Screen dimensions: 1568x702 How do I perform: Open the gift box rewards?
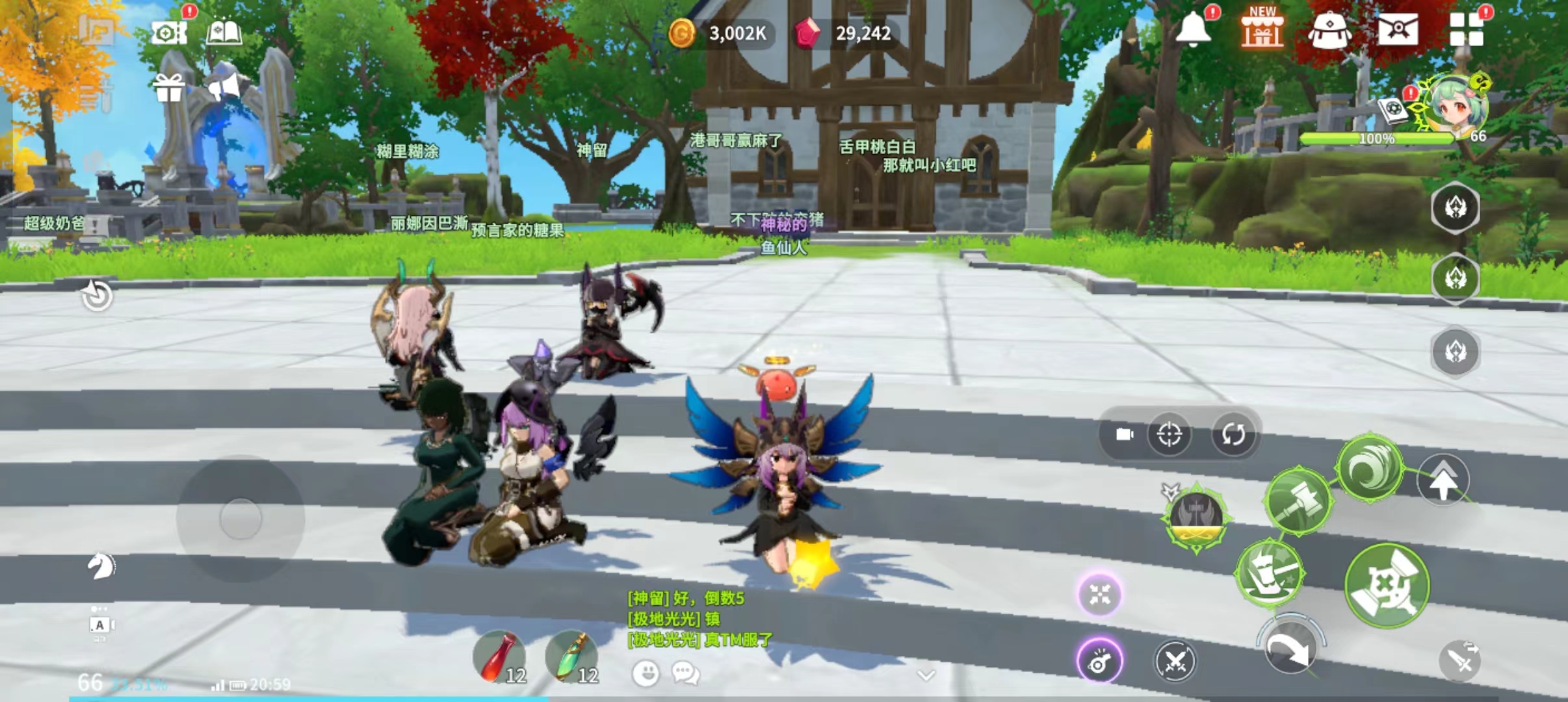168,88
